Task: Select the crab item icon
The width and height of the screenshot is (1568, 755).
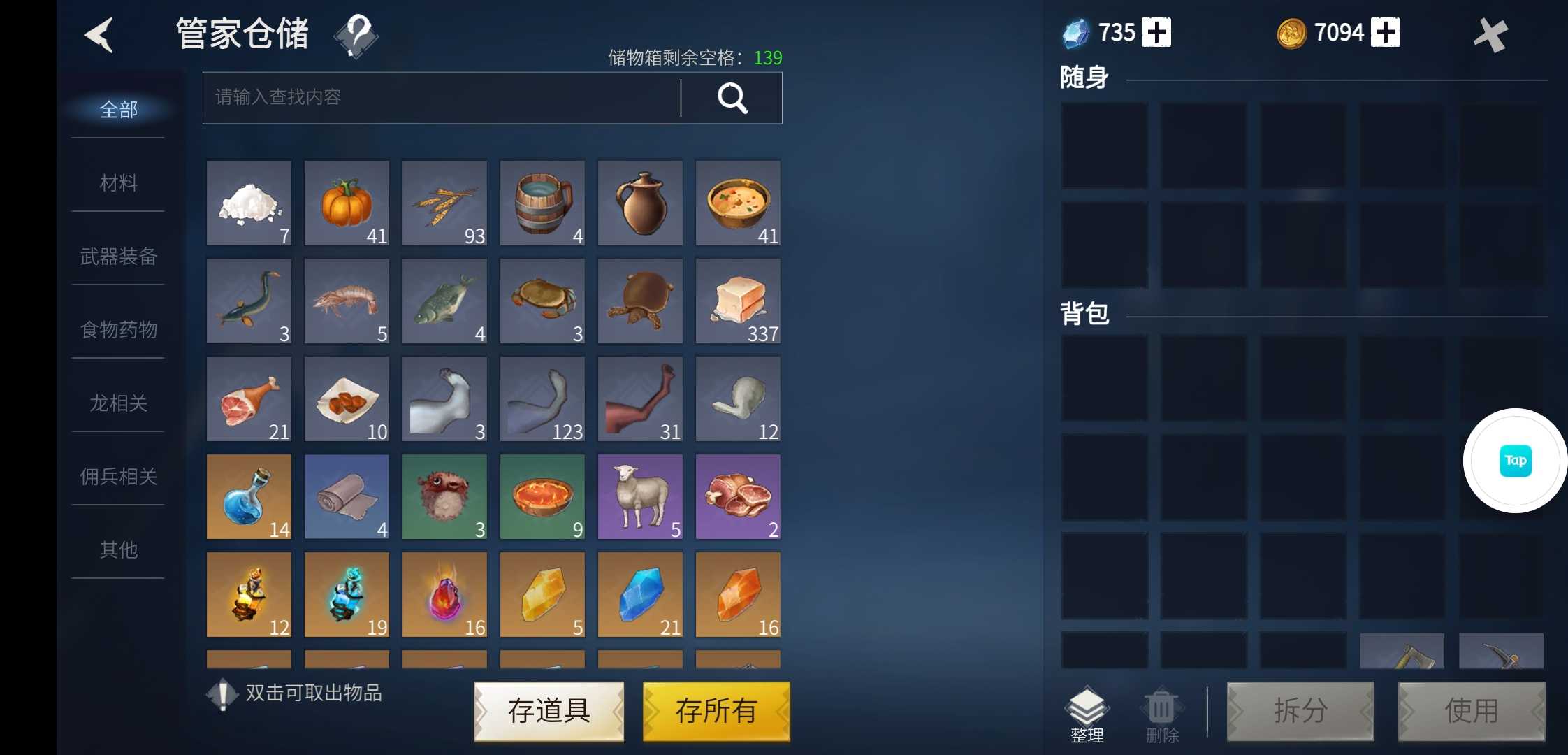Action: [x=542, y=301]
